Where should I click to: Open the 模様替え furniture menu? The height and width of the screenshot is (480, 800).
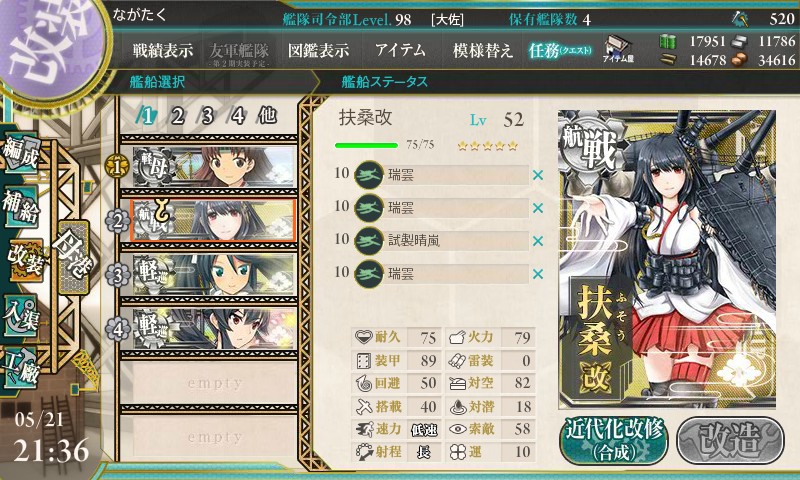(x=483, y=50)
